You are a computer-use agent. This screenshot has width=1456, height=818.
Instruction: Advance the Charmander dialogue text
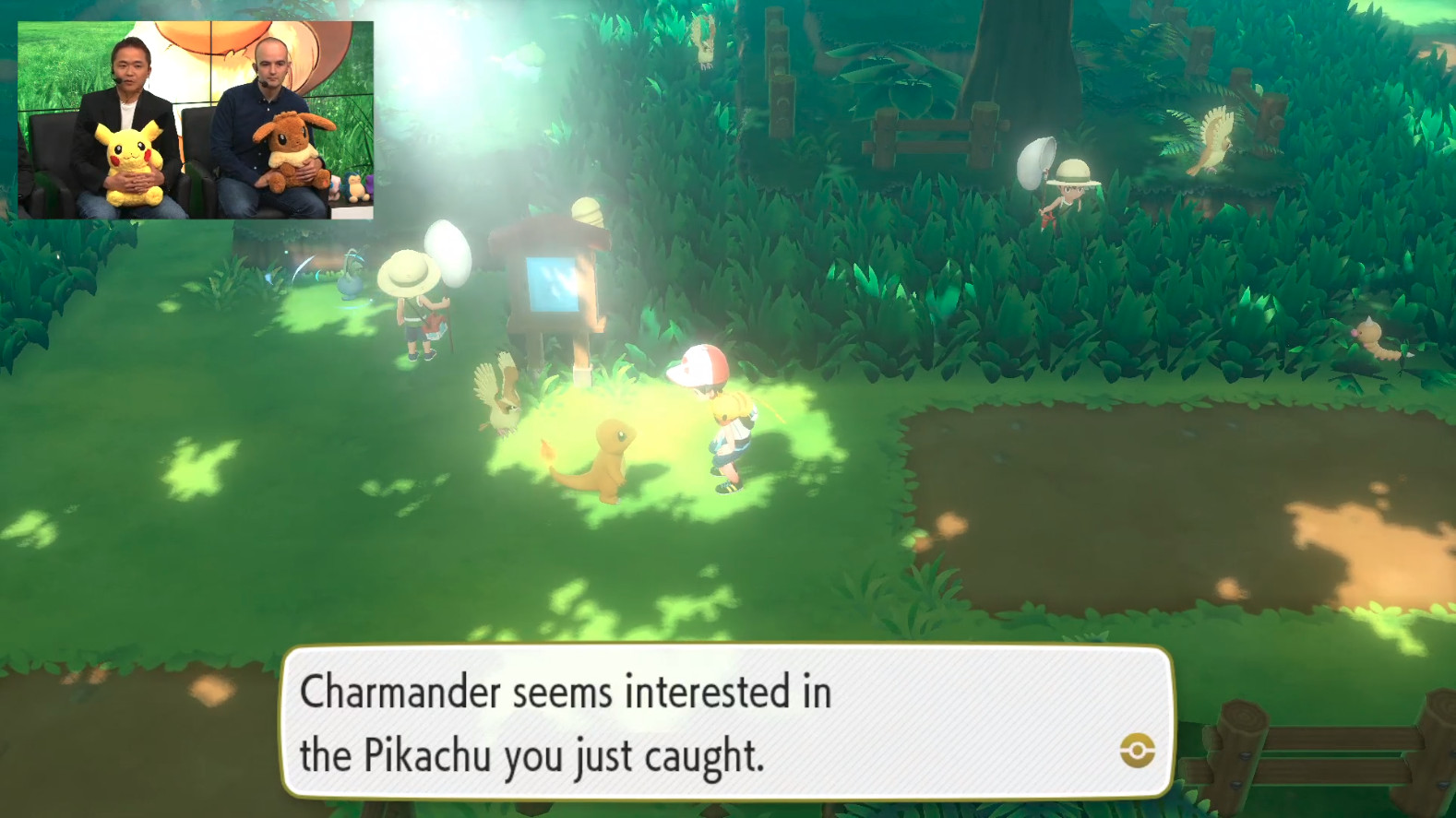(729, 729)
